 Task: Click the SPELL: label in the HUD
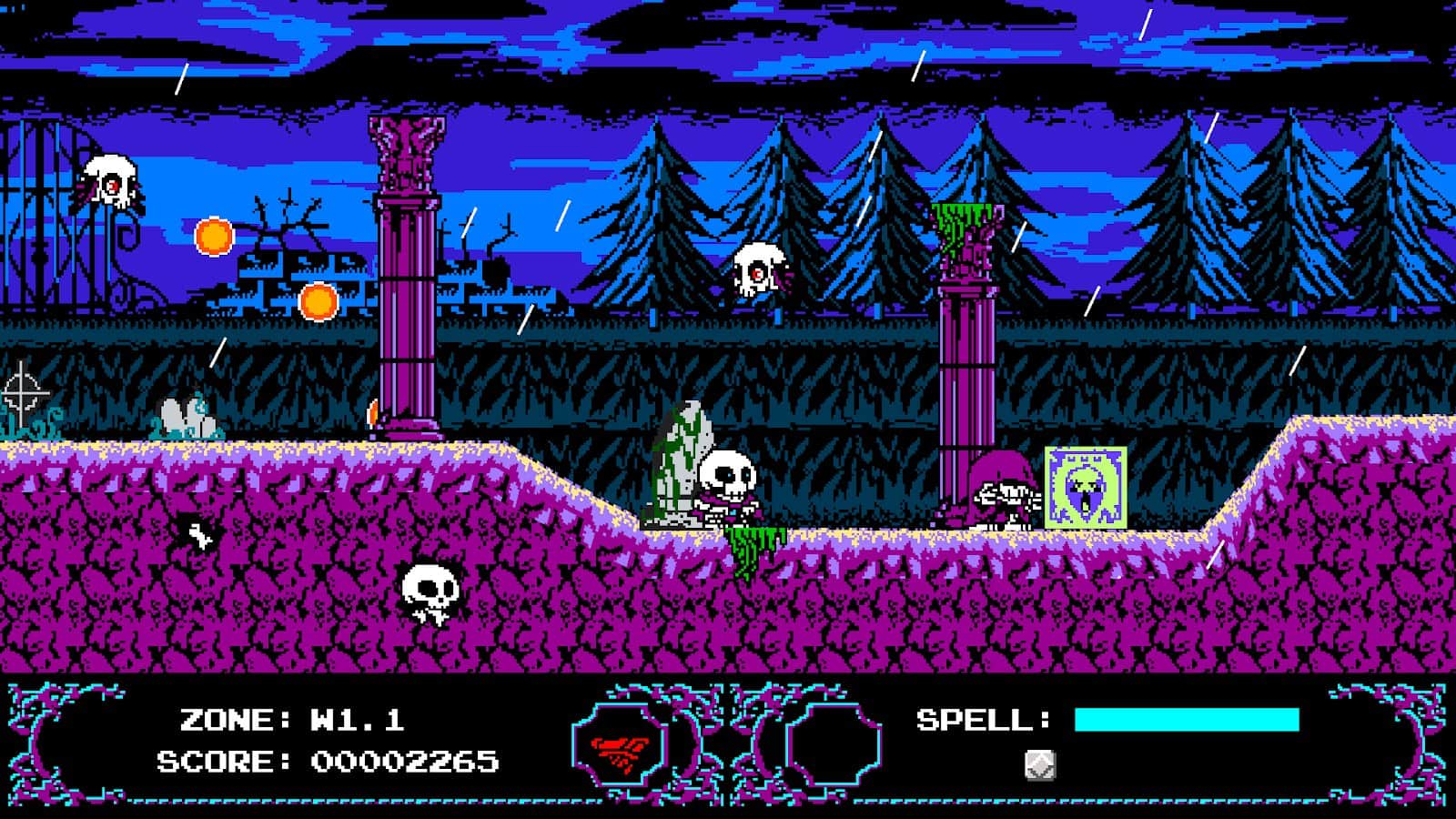click(x=978, y=718)
